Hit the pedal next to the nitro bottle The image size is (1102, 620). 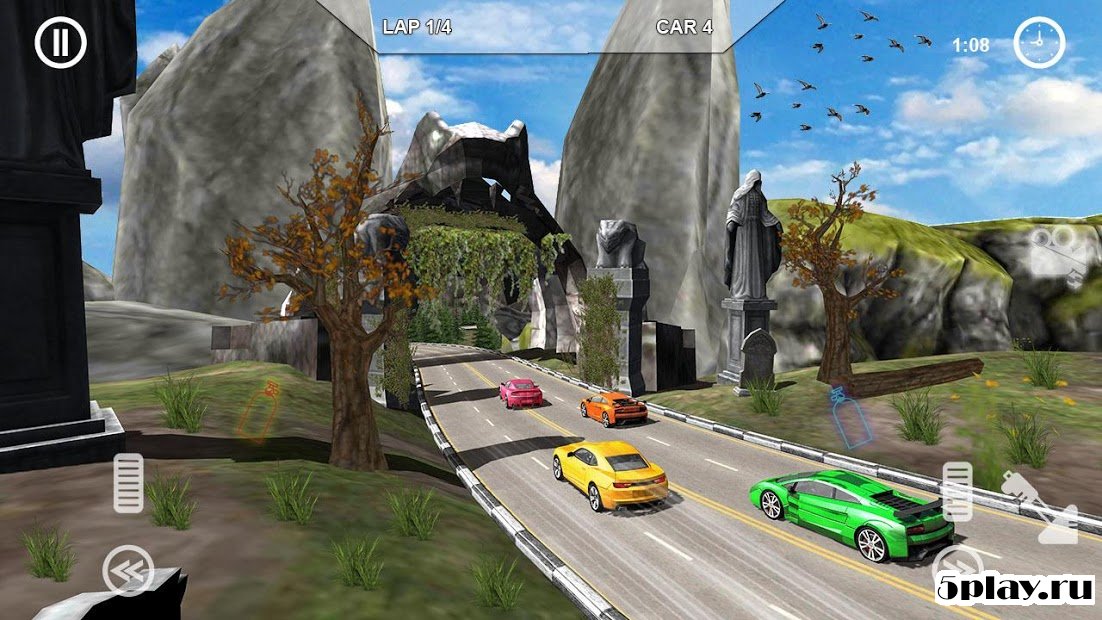click(x=957, y=493)
